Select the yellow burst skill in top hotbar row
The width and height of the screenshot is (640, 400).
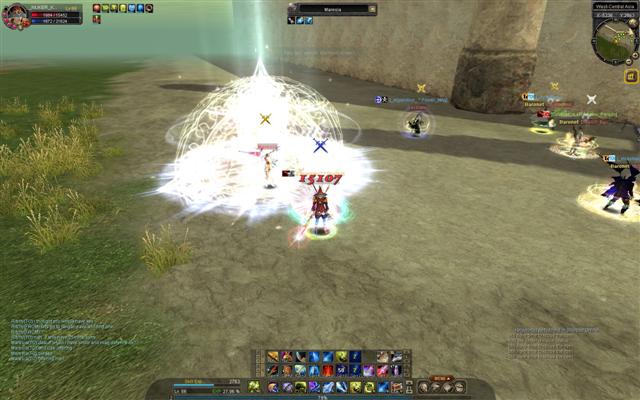[x=341, y=357]
